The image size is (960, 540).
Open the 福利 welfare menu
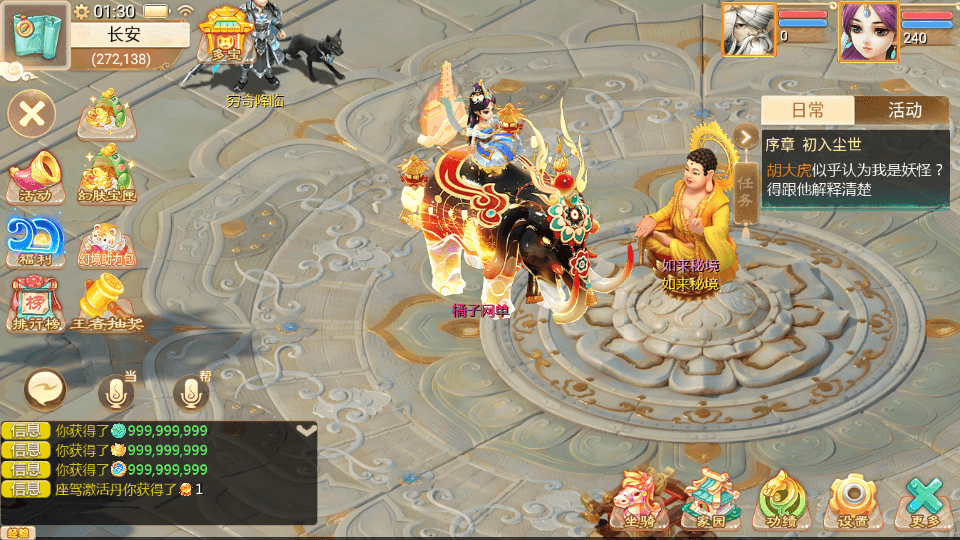[35, 241]
